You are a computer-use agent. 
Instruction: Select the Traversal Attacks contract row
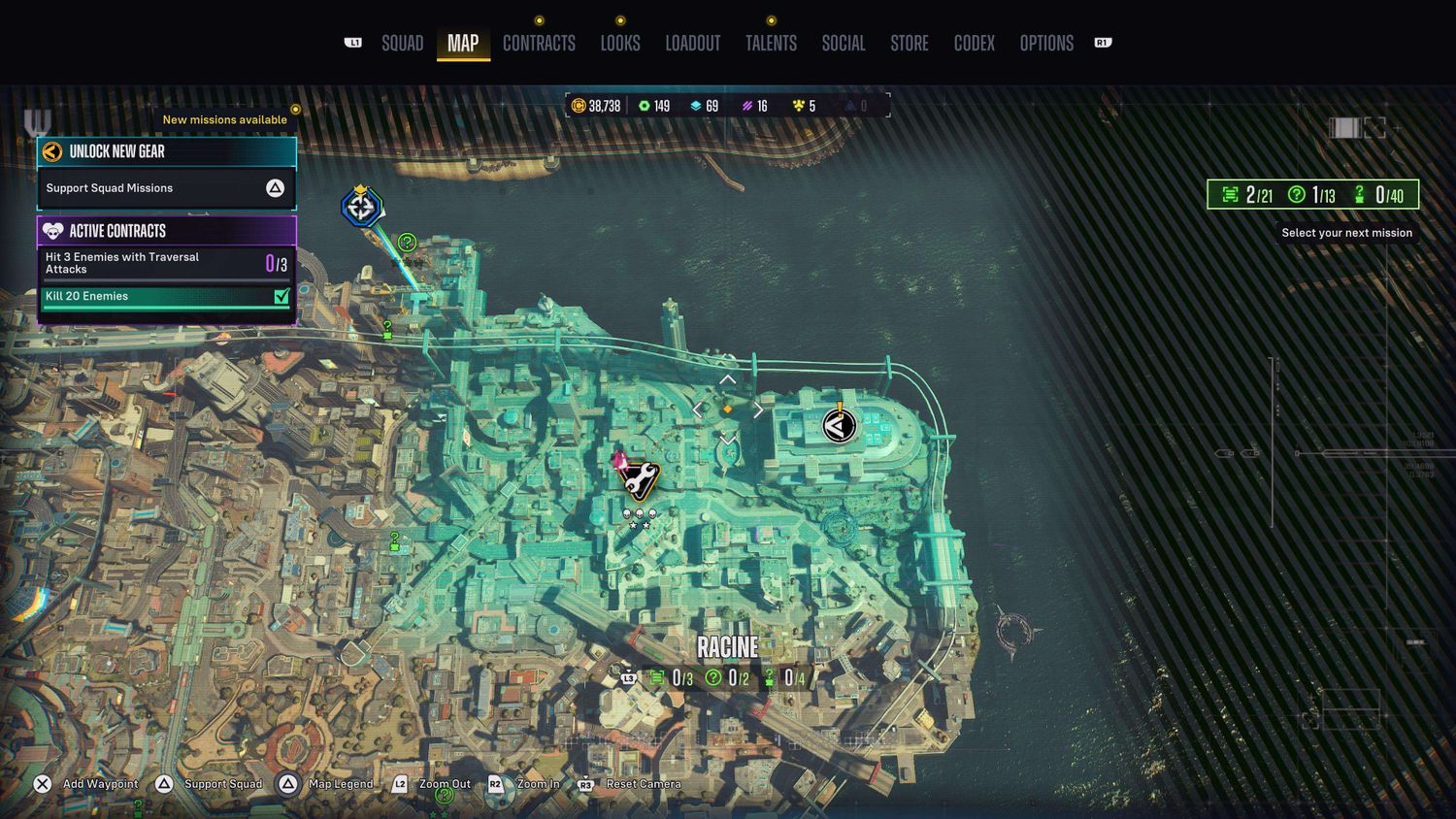tap(166, 263)
